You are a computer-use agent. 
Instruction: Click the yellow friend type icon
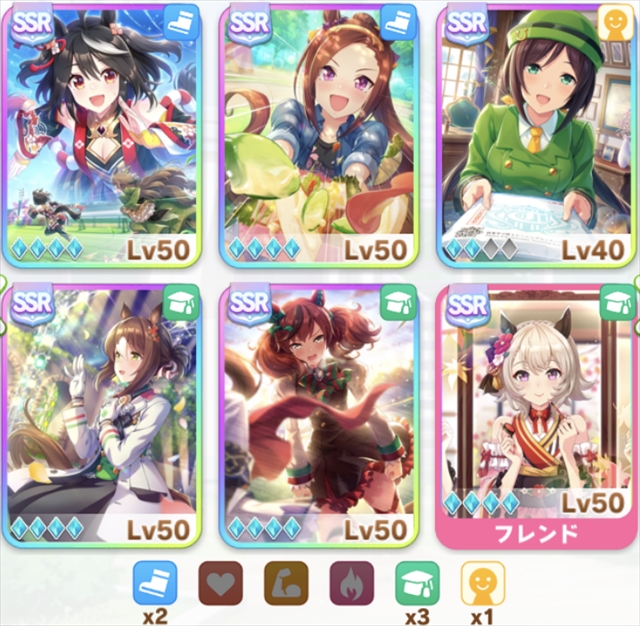coord(483,583)
